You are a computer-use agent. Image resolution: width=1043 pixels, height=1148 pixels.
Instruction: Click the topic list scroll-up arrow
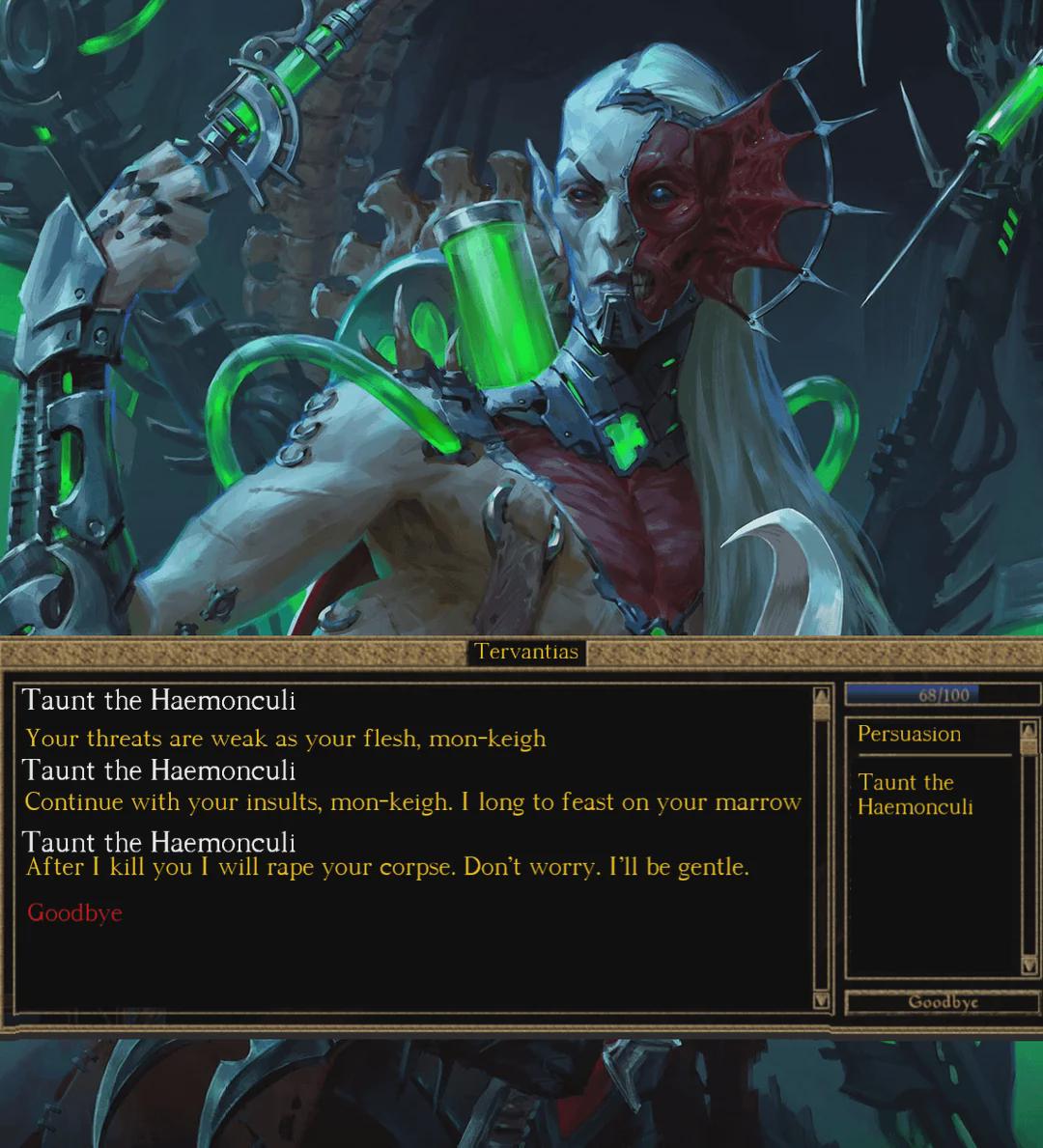(x=1029, y=730)
